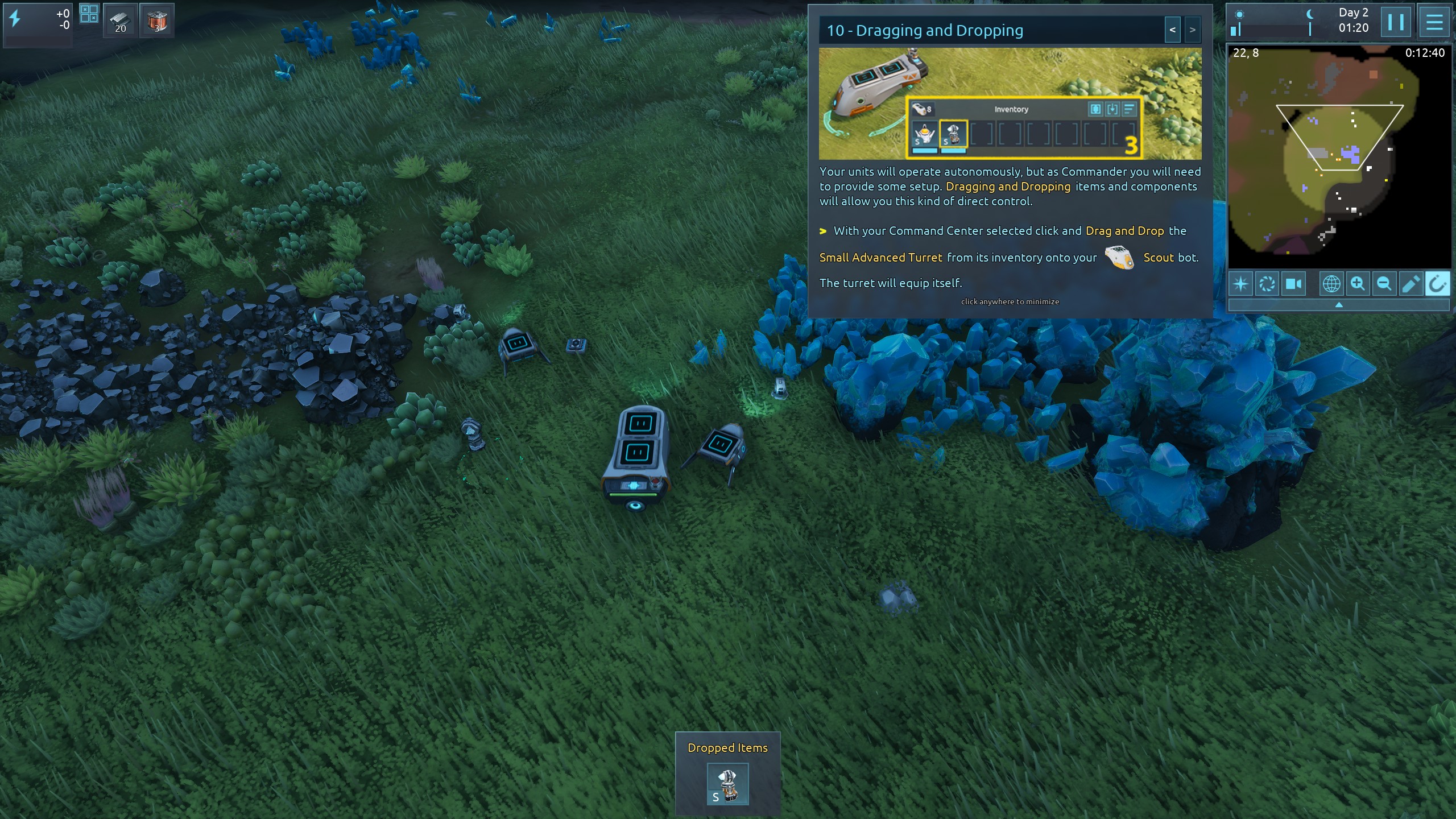This screenshot has height=819, width=1456.
Task: Toggle the video camera button
Action: pos(1293,284)
